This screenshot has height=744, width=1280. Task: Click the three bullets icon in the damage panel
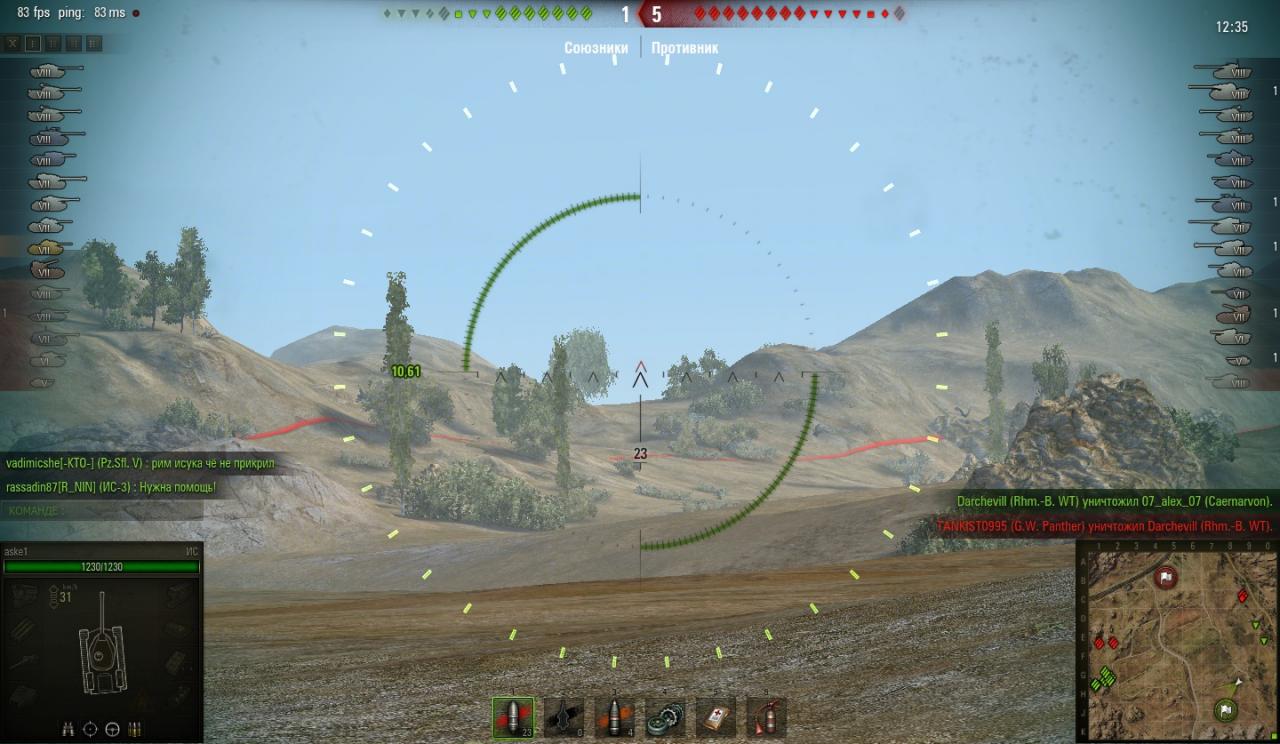coord(135,728)
